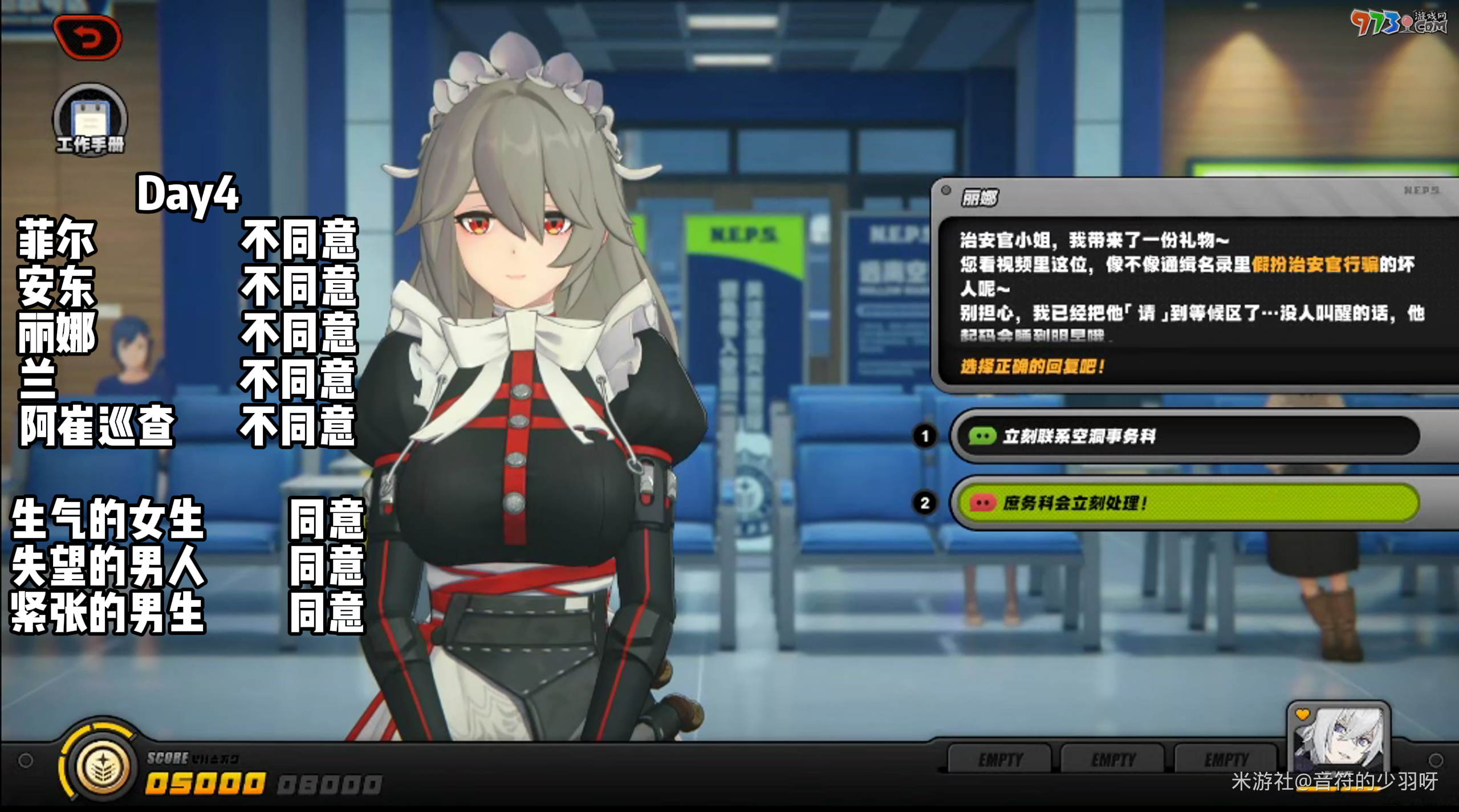Click the gold badge score emblem
Screen dimensions: 1459x812
[x=103, y=764]
